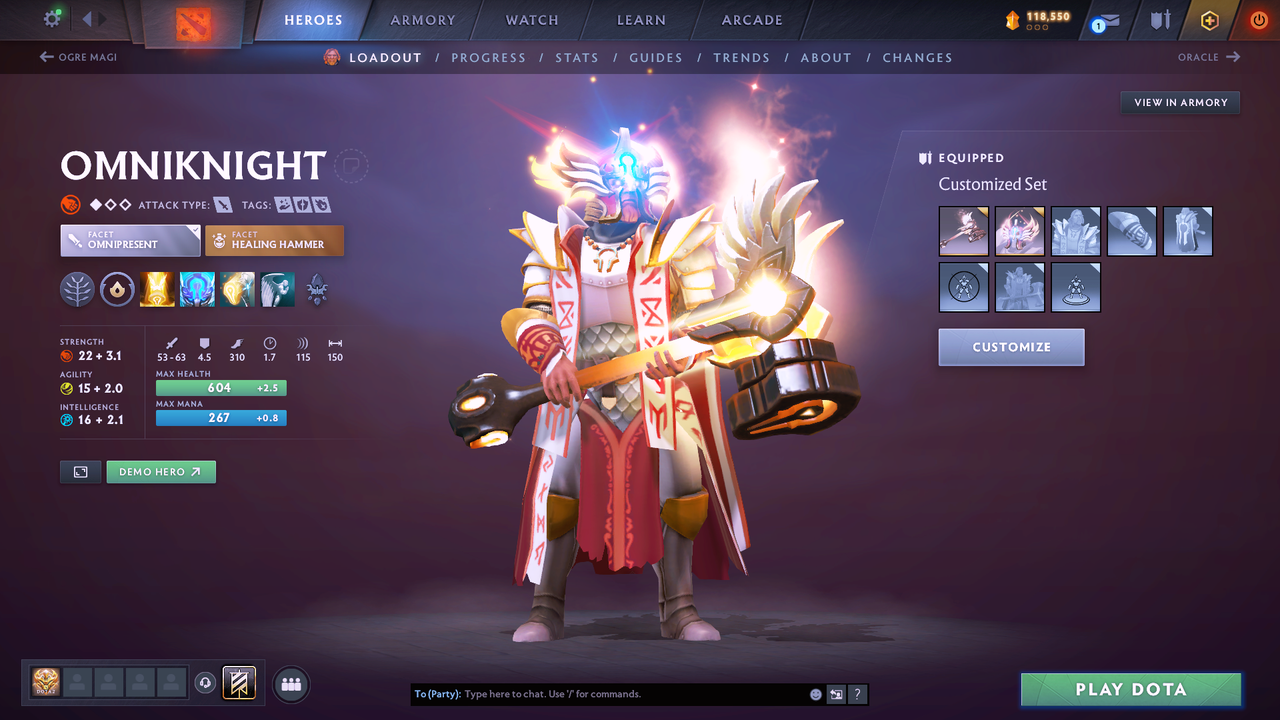The width and height of the screenshot is (1280, 720).
Task: Click the friends list icon
Action: click(289, 683)
